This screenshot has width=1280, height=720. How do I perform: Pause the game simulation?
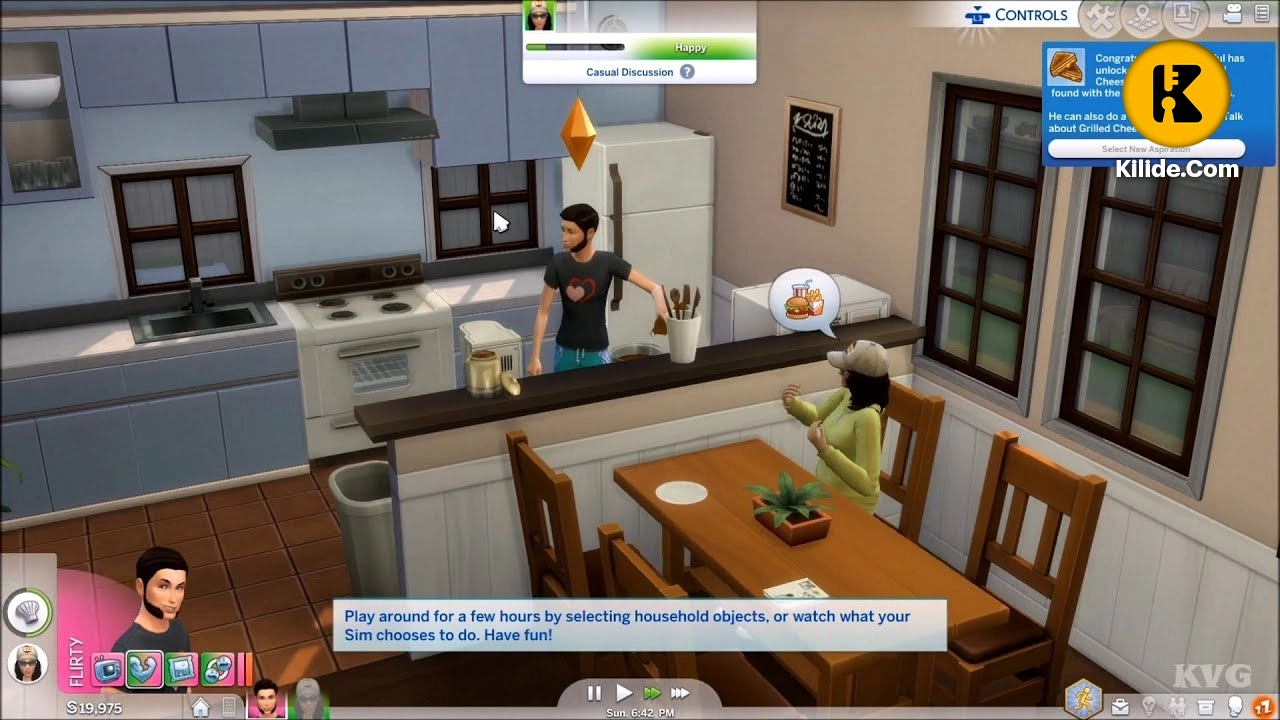(594, 692)
